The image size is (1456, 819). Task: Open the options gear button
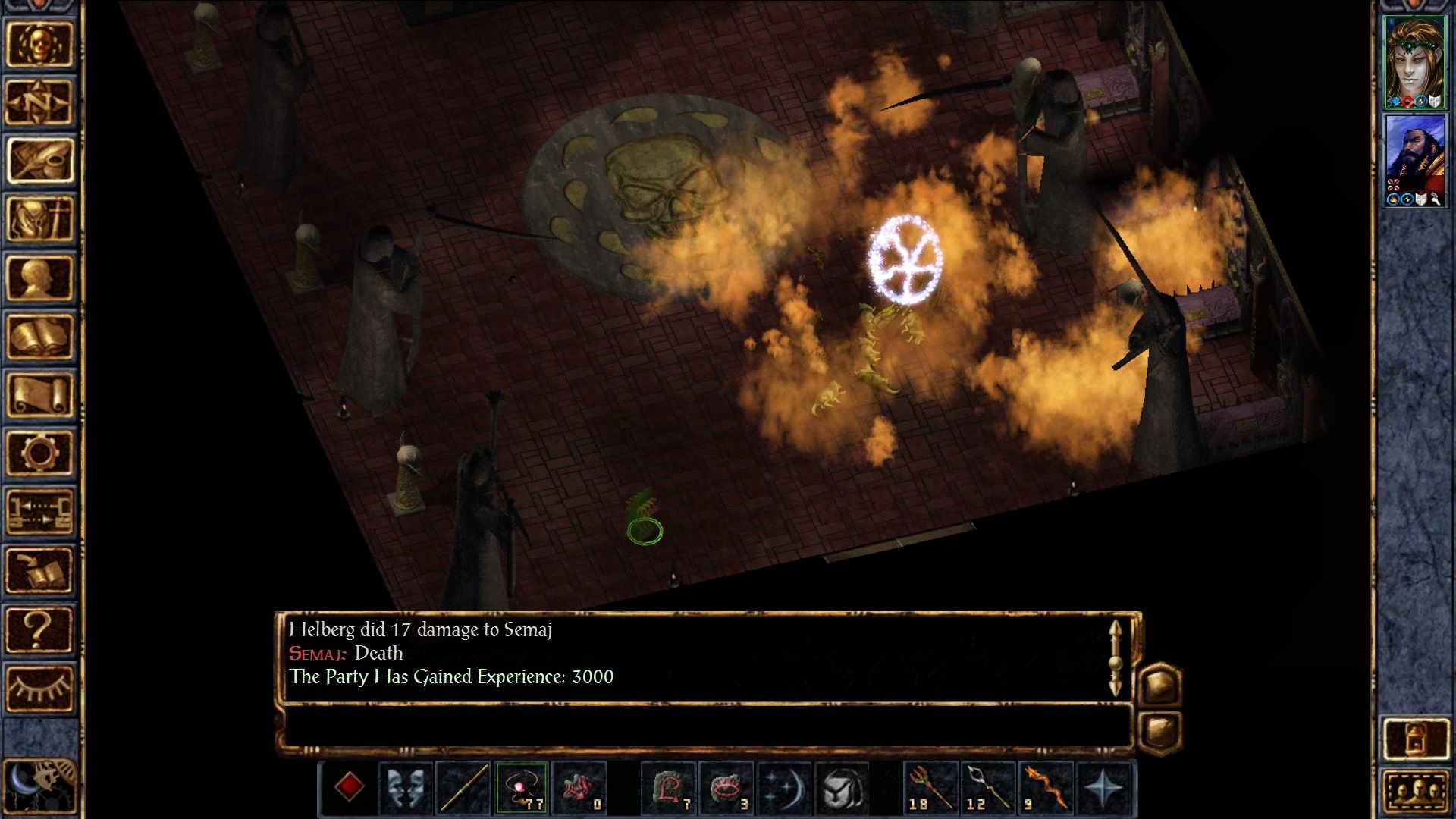pyautogui.click(x=39, y=453)
